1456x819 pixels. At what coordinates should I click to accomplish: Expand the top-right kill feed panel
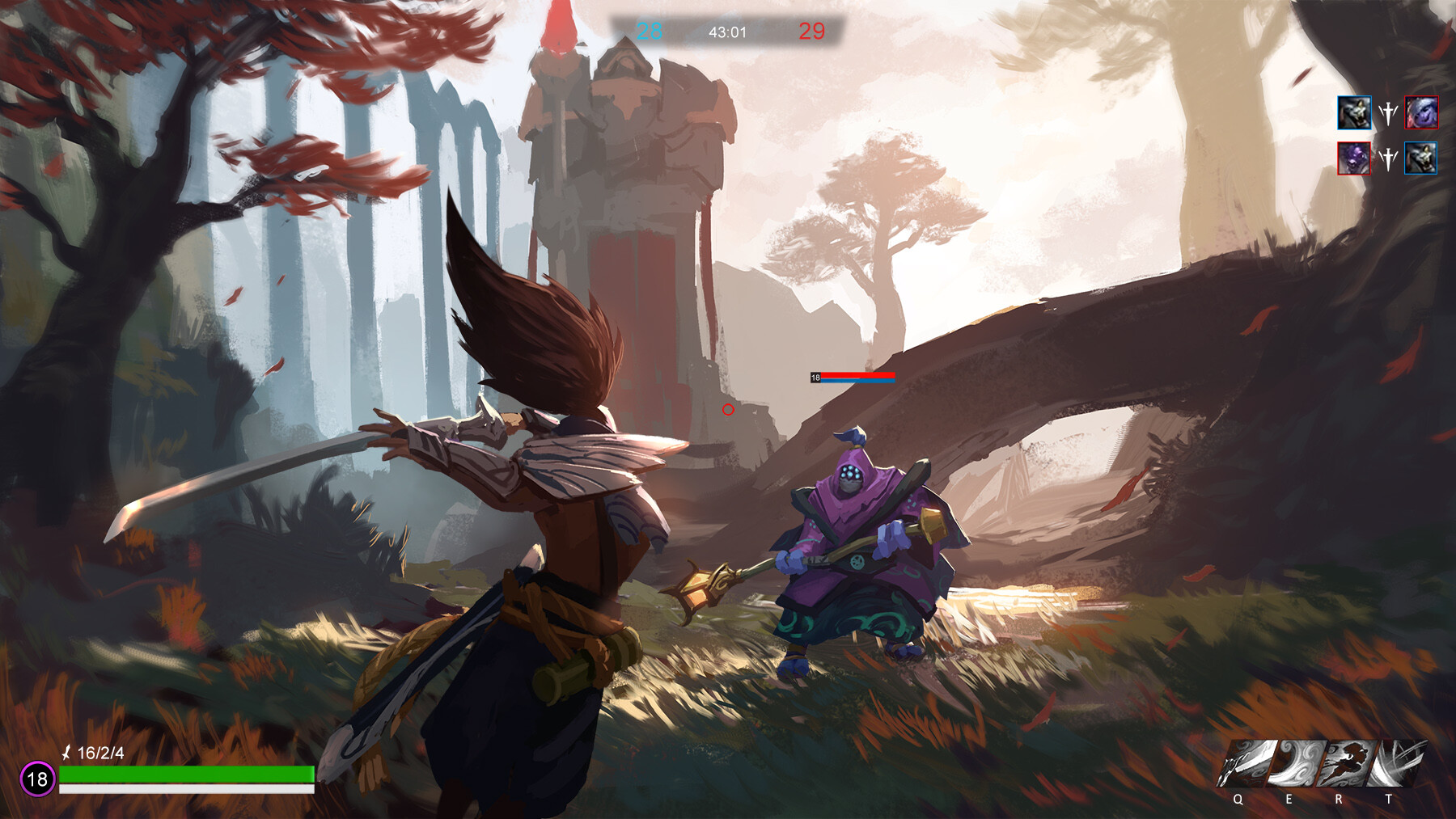[x=1388, y=136]
